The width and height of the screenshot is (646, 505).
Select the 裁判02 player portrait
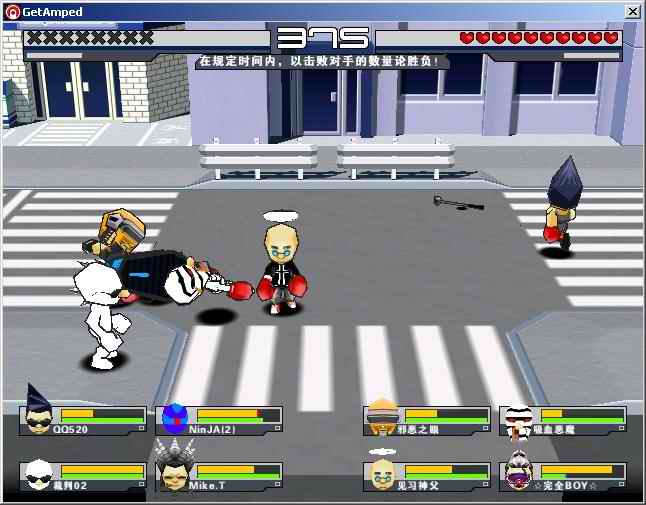pyautogui.click(x=38, y=473)
